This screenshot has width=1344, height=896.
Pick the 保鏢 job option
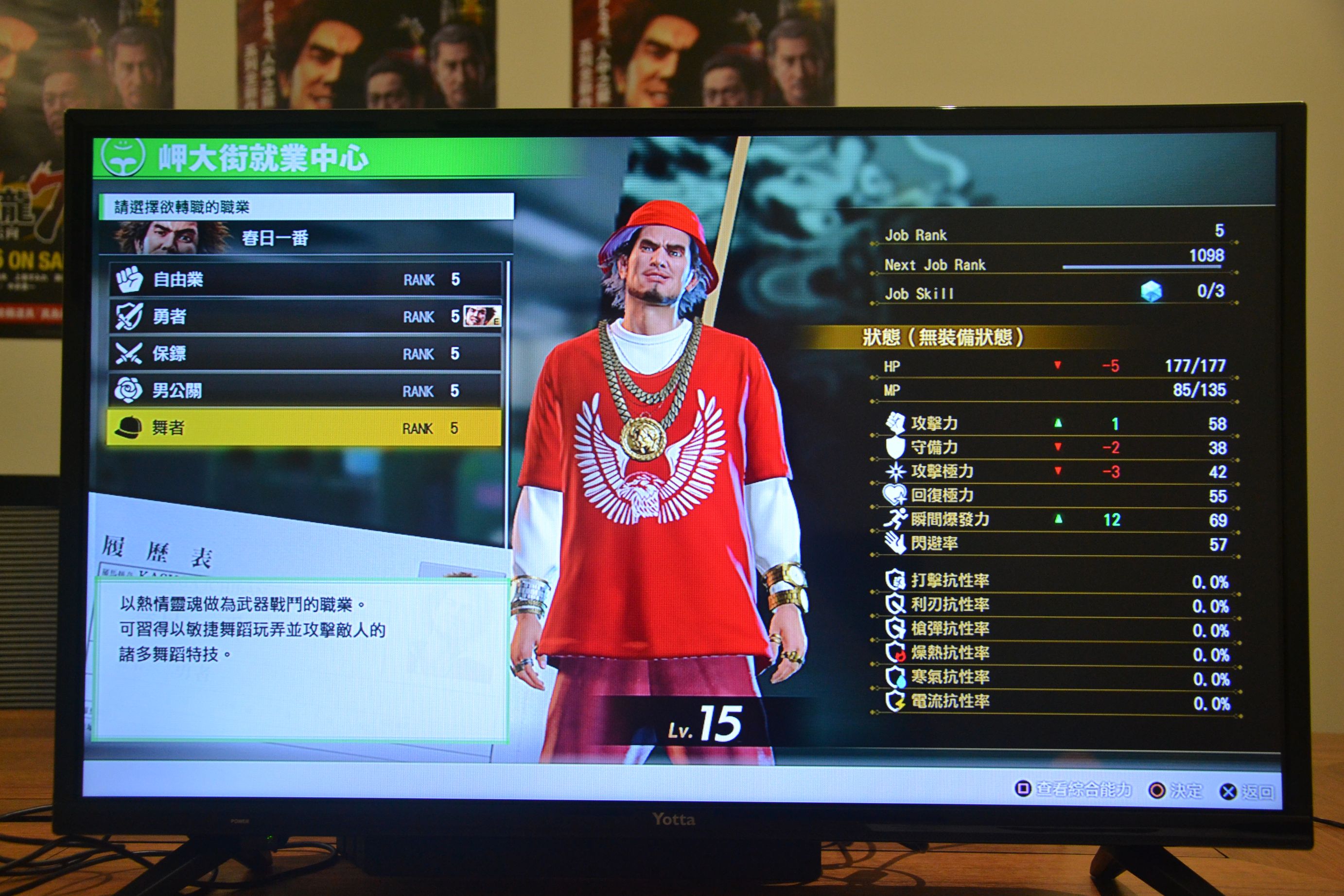(x=306, y=354)
